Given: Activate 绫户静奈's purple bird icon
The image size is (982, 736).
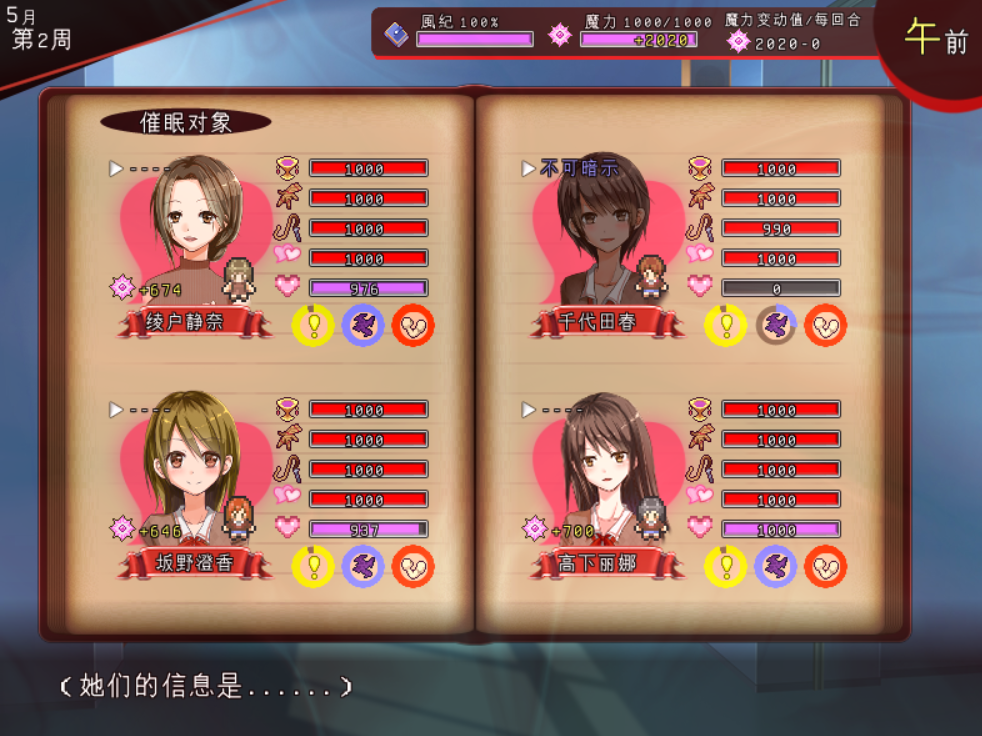Looking at the screenshot, I should [363, 326].
